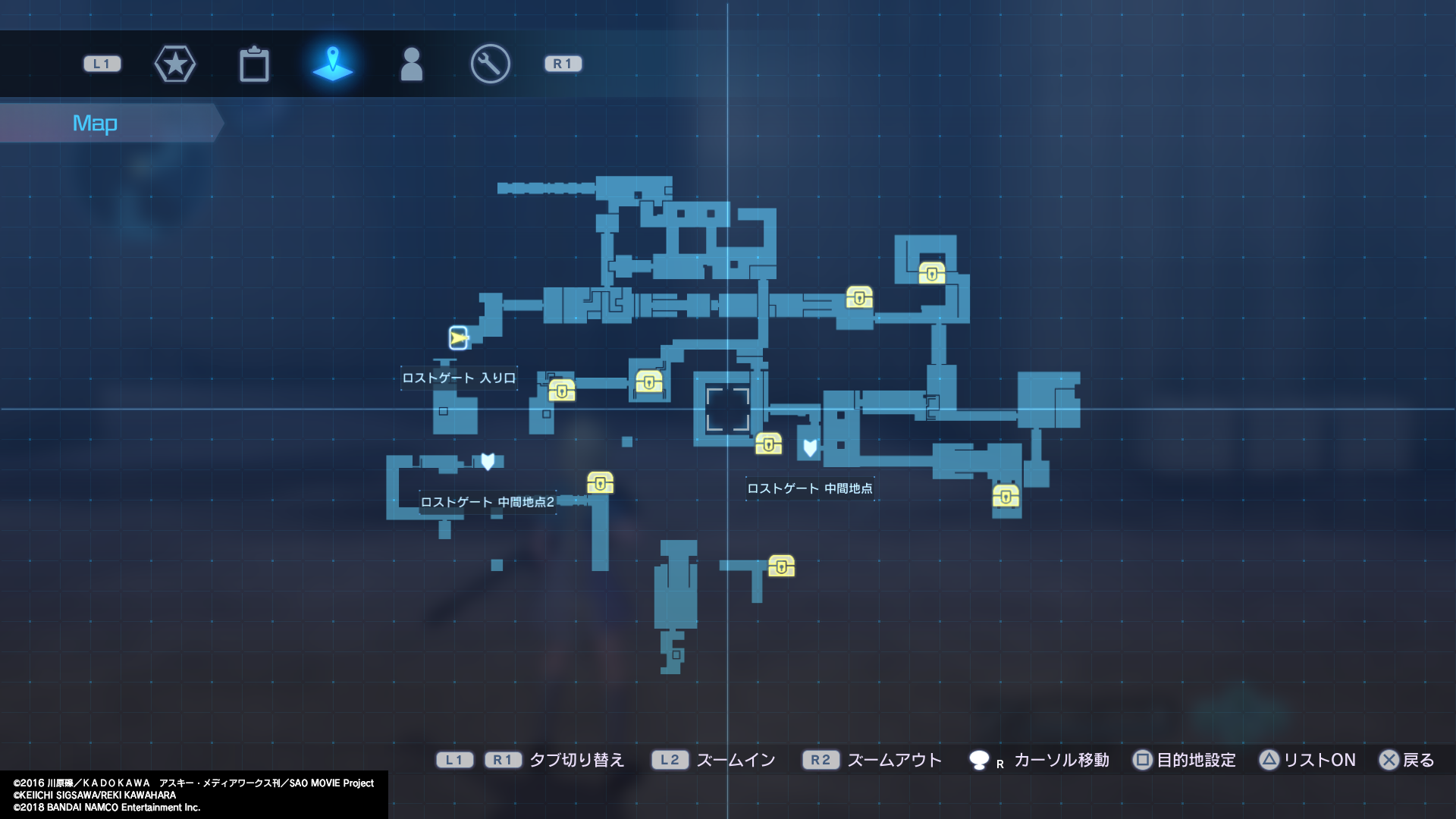Click R2 ズームアウト control
The image size is (1456, 819).
click(x=872, y=760)
